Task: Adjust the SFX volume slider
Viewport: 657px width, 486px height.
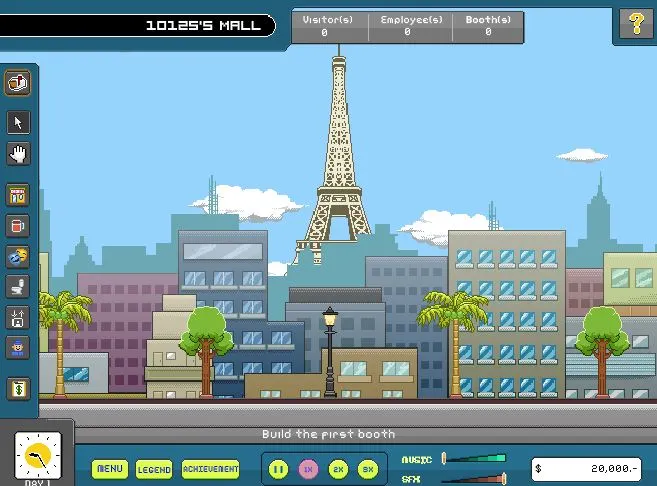Action: [502, 478]
